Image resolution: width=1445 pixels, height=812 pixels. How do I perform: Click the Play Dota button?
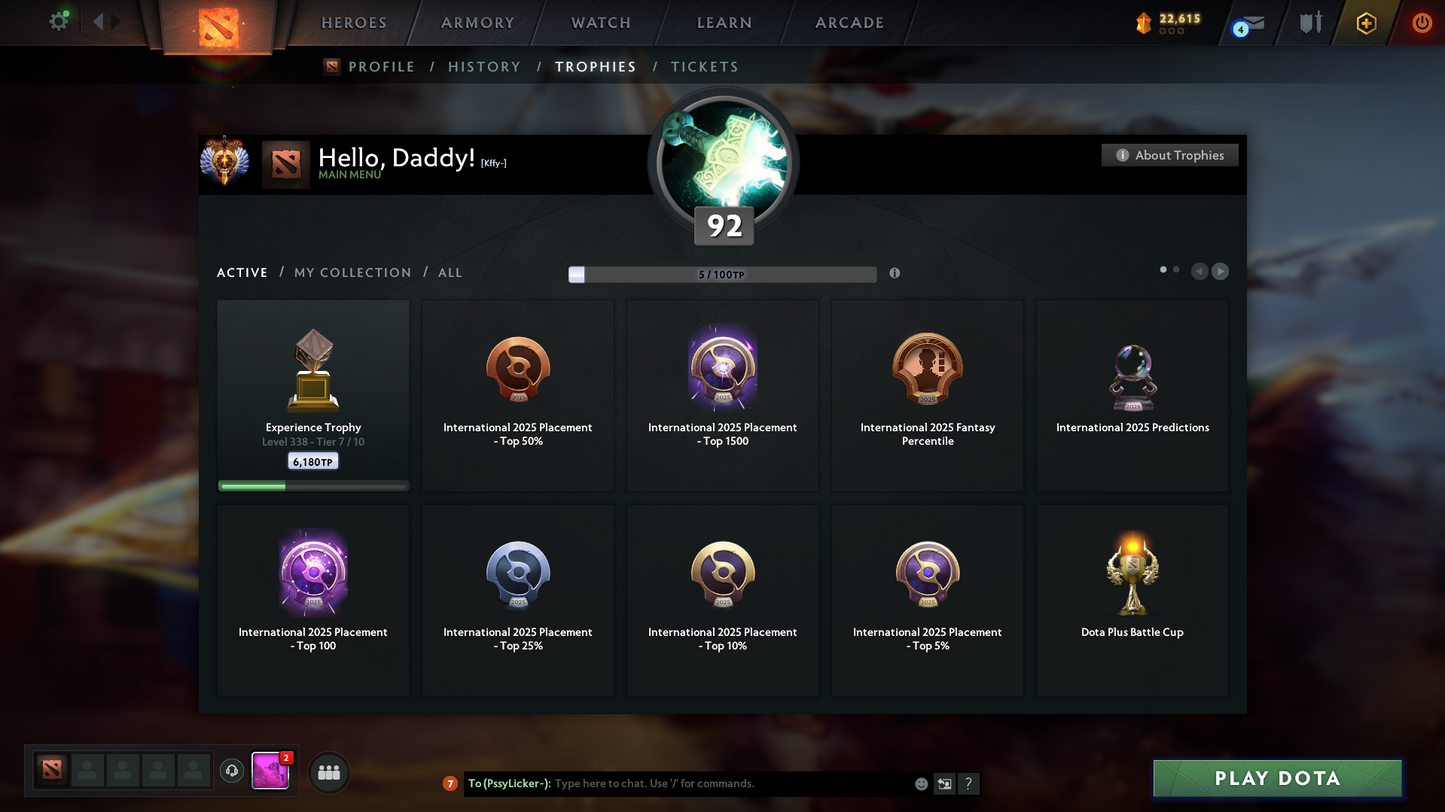tap(1277, 779)
